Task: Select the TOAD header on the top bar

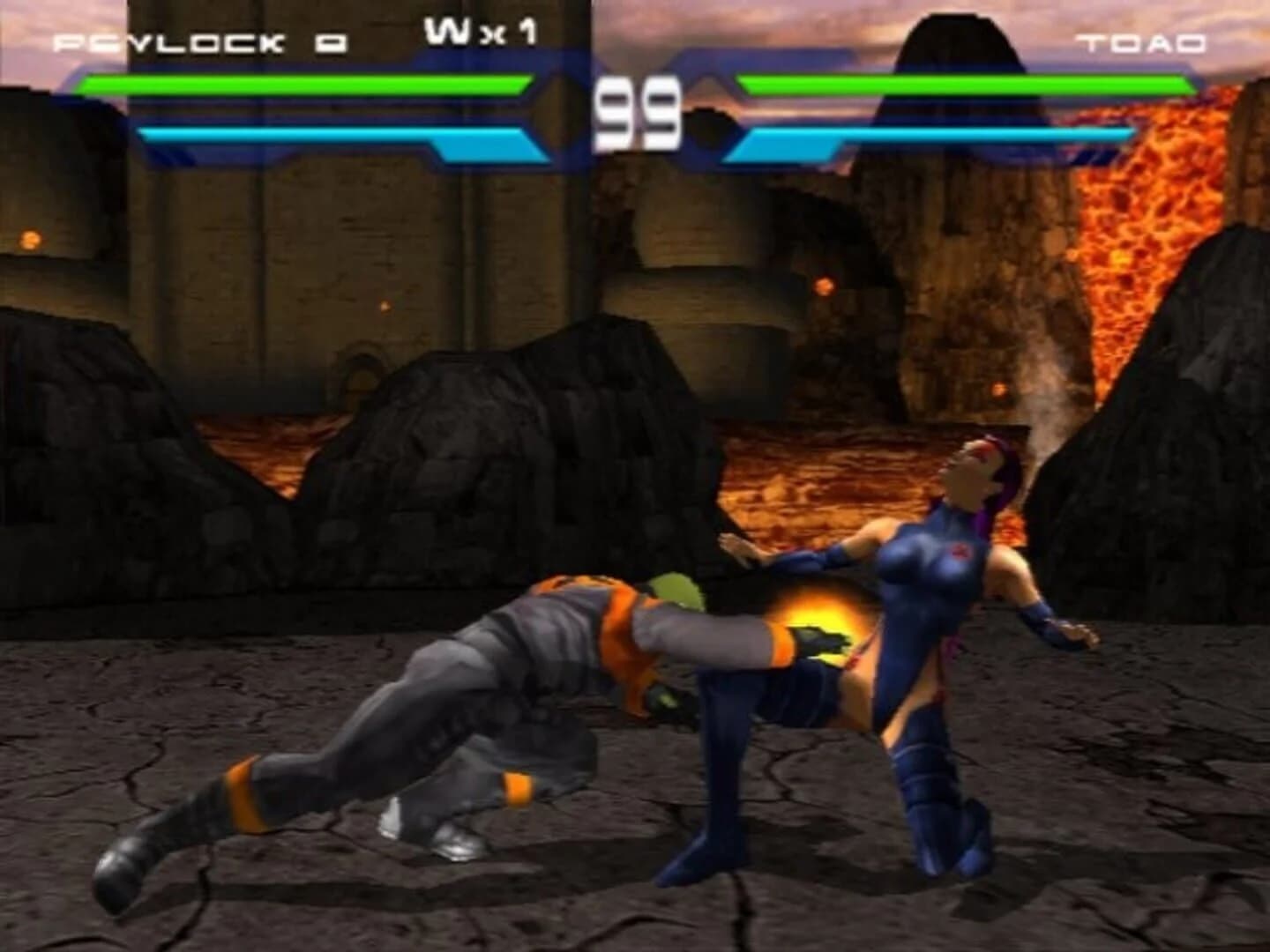Action: (1142, 40)
